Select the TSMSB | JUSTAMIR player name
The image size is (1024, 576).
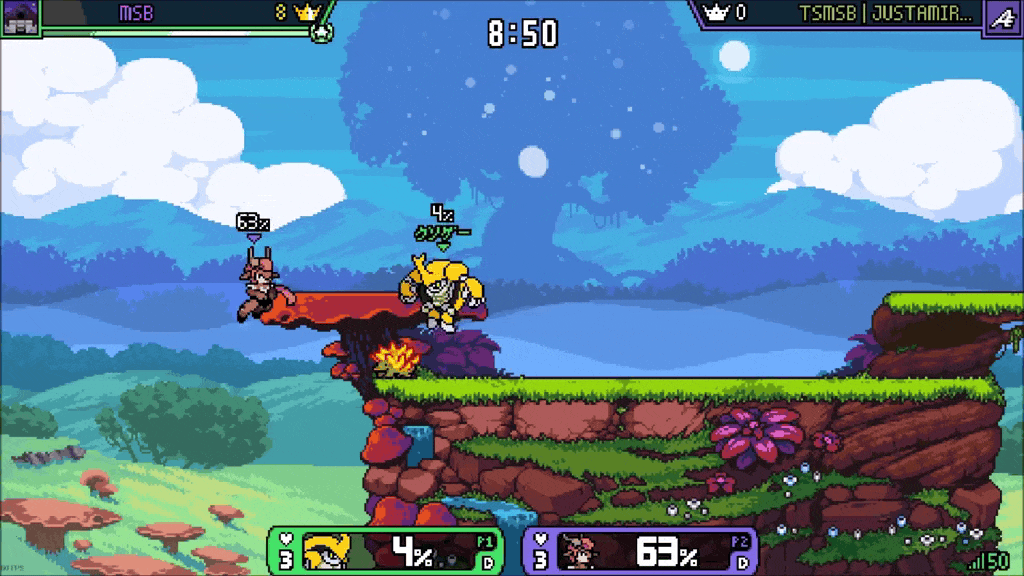[x=885, y=14]
